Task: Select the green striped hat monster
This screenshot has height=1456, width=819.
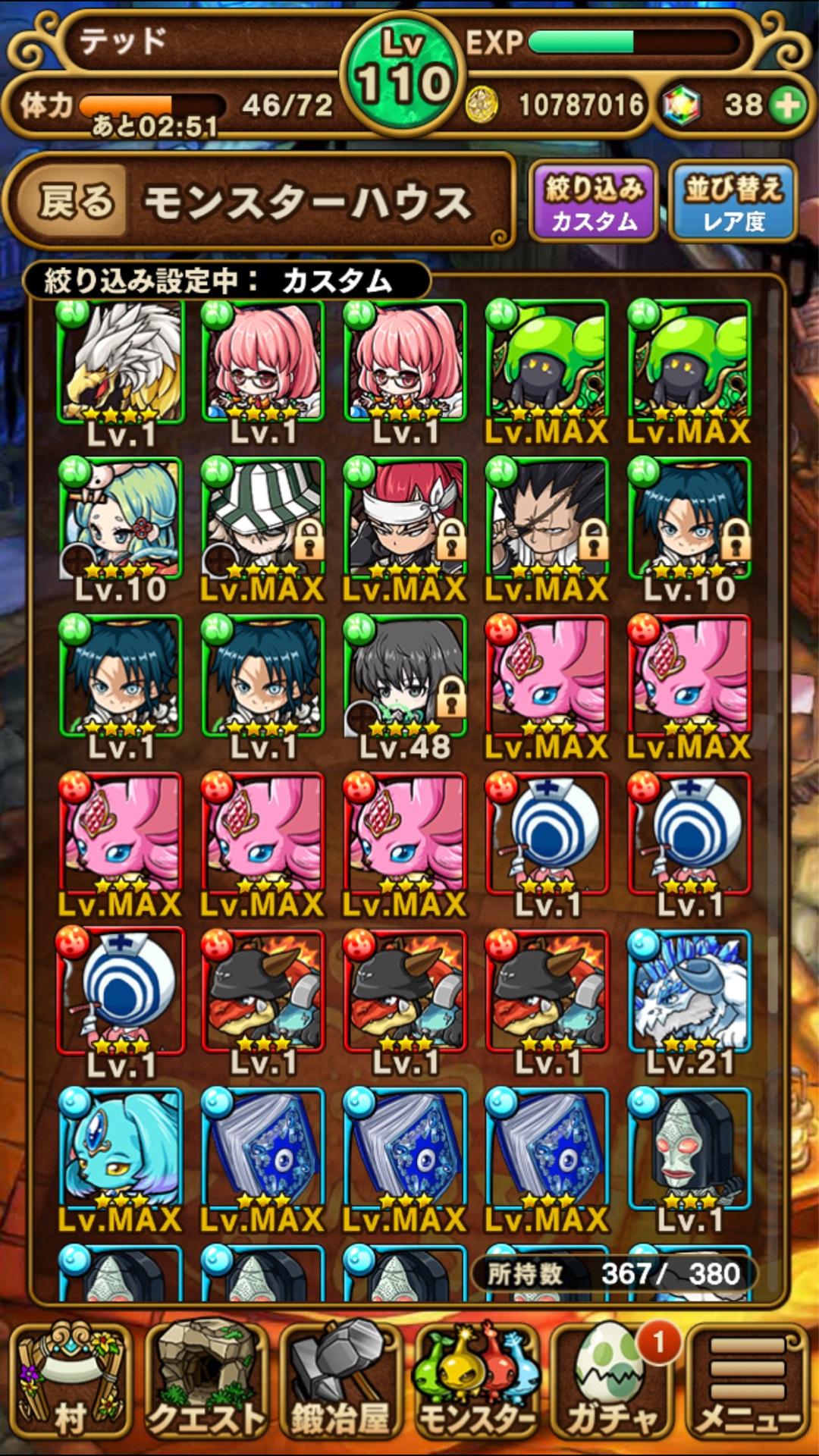Action: click(x=263, y=520)
